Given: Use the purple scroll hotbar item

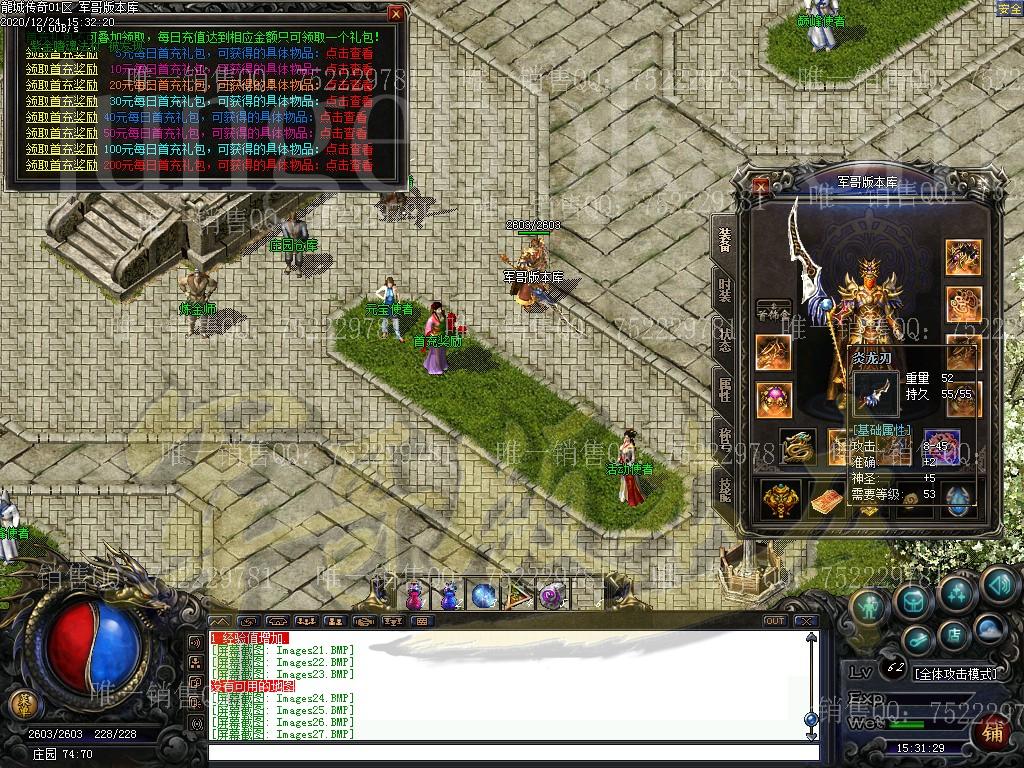Looking at the screenshot, I should (x=552, y=596).
